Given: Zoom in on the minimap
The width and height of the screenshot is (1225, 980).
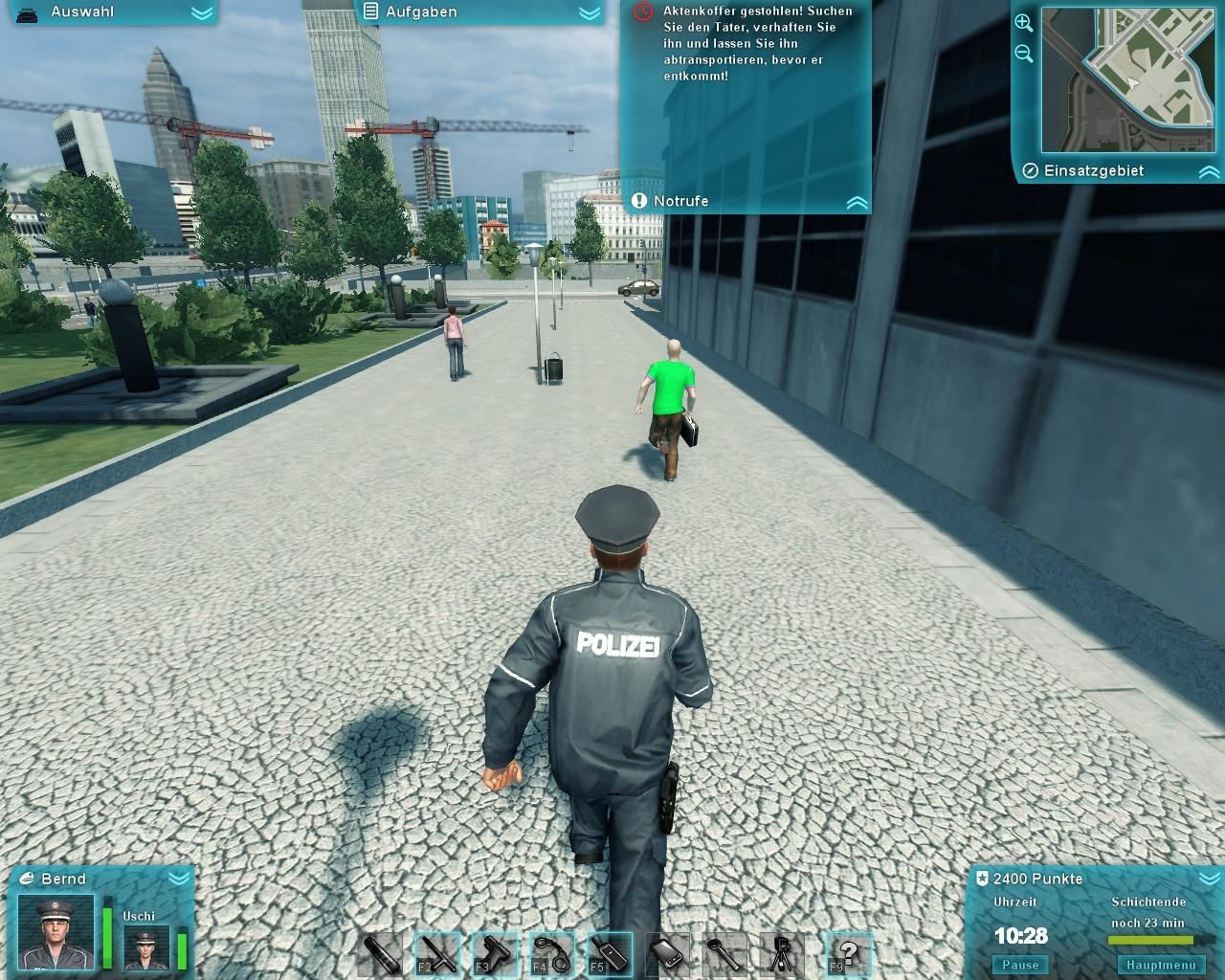Looking at the screenshot, I should (x=1024, y=23).
